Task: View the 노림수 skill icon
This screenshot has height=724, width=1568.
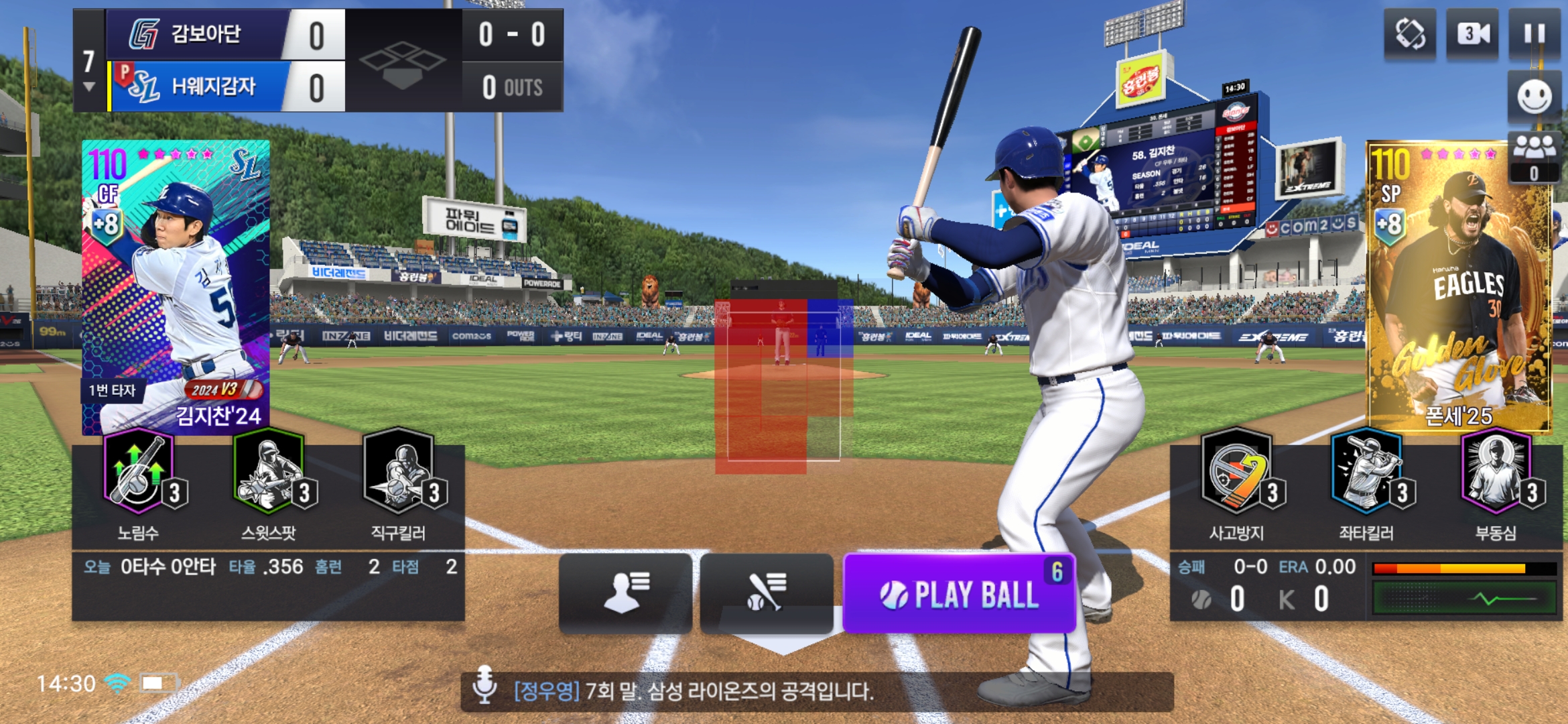Action: pyautogui.click(x=139, y=473)
